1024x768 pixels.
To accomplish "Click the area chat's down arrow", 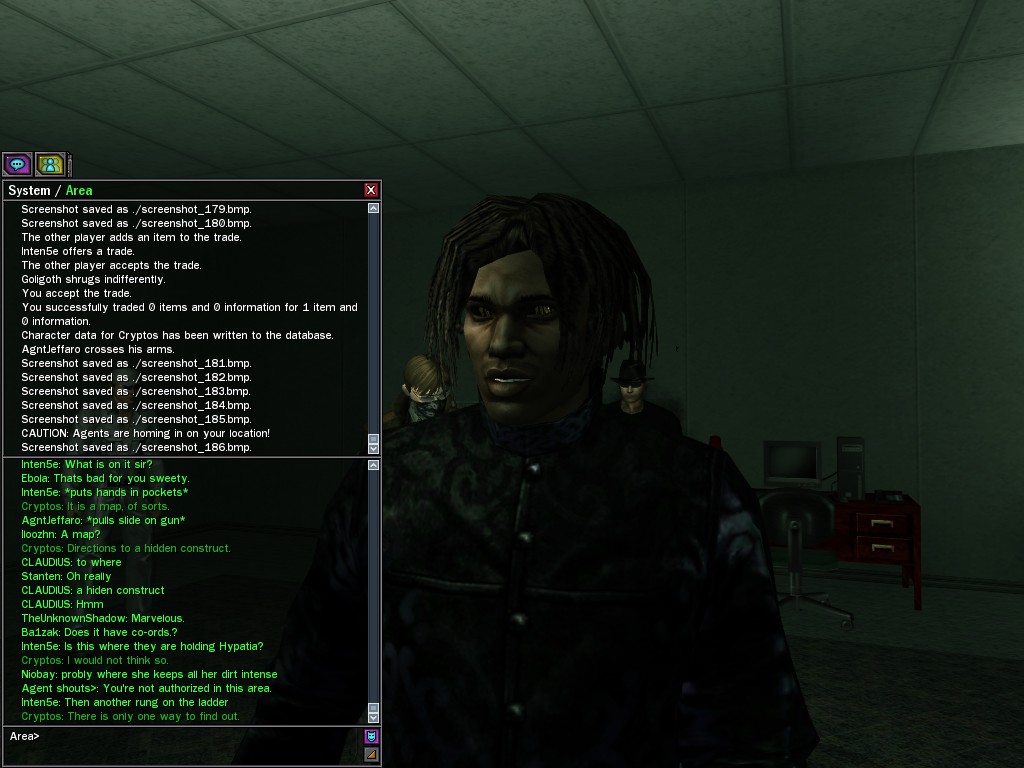I will coord(374,715).
